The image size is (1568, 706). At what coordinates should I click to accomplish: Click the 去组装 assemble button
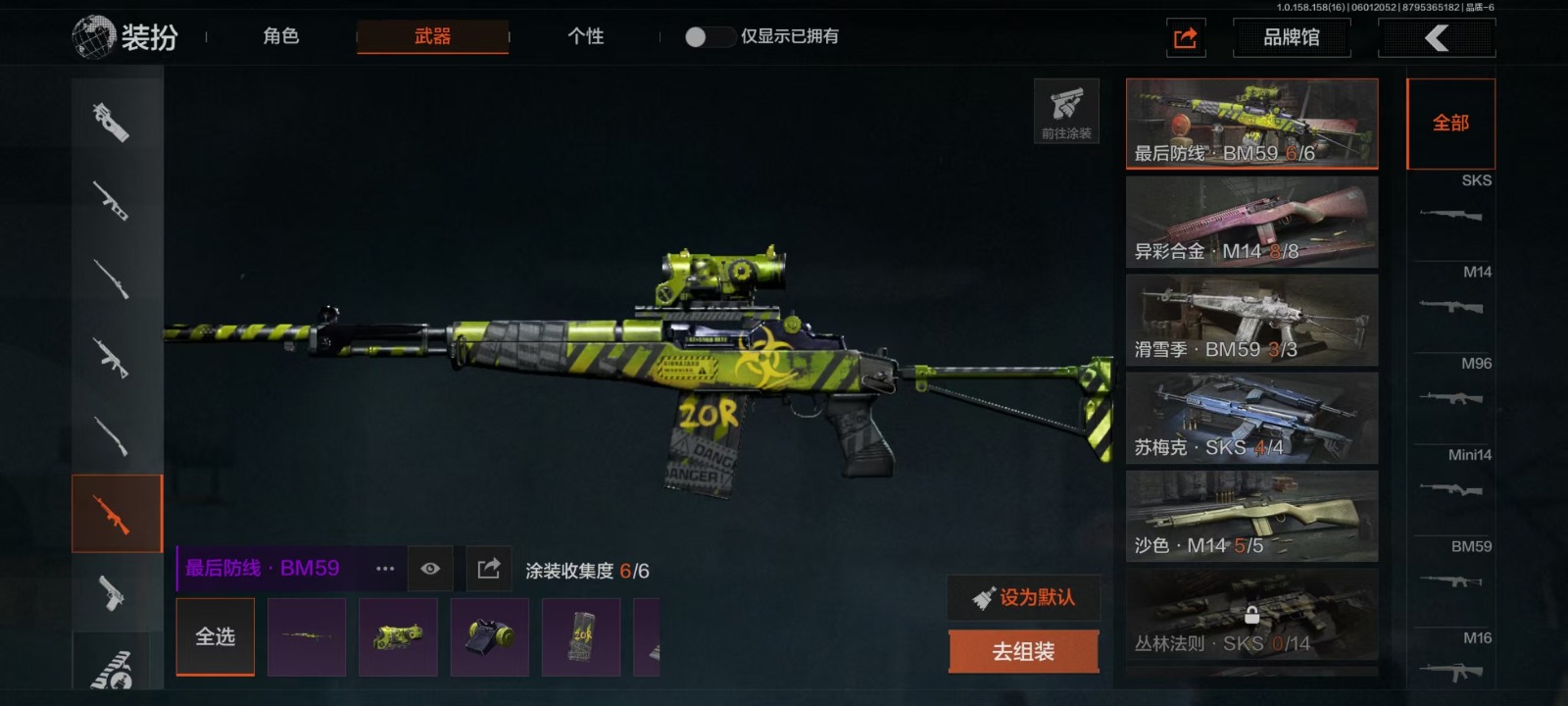tap(1023, 652)
